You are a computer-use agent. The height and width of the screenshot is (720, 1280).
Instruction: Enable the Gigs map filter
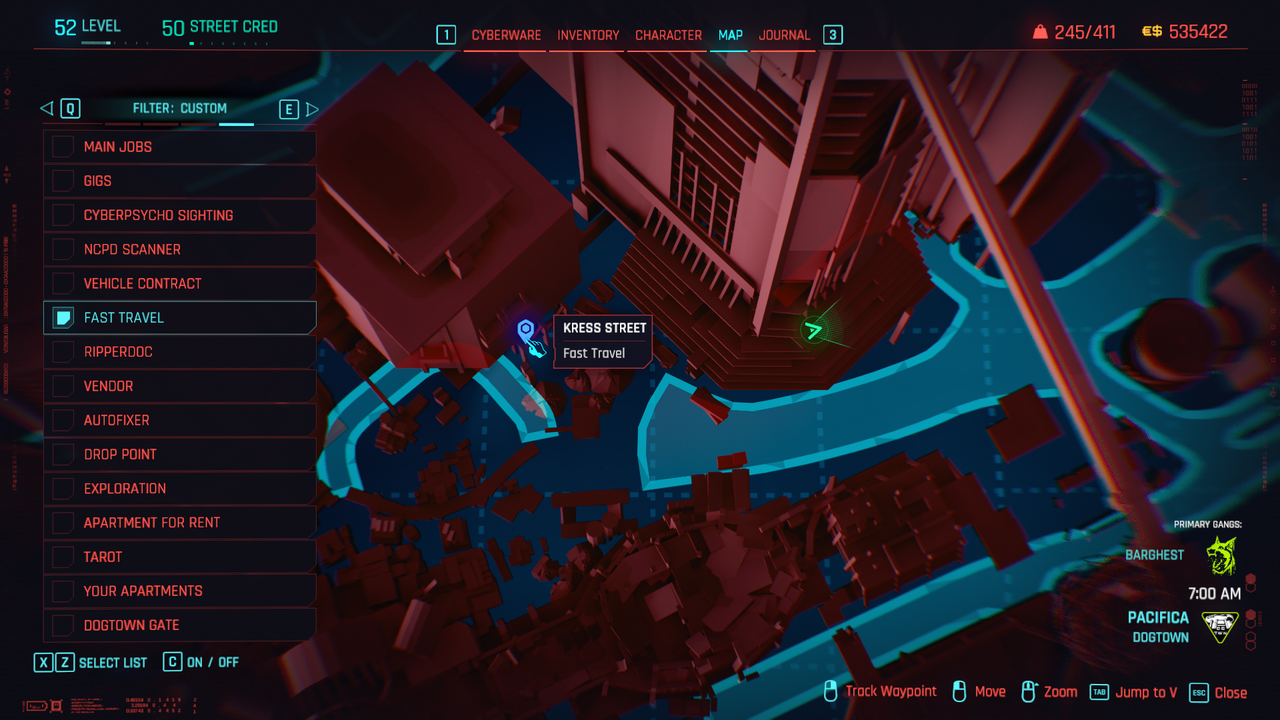click(63, 181)
